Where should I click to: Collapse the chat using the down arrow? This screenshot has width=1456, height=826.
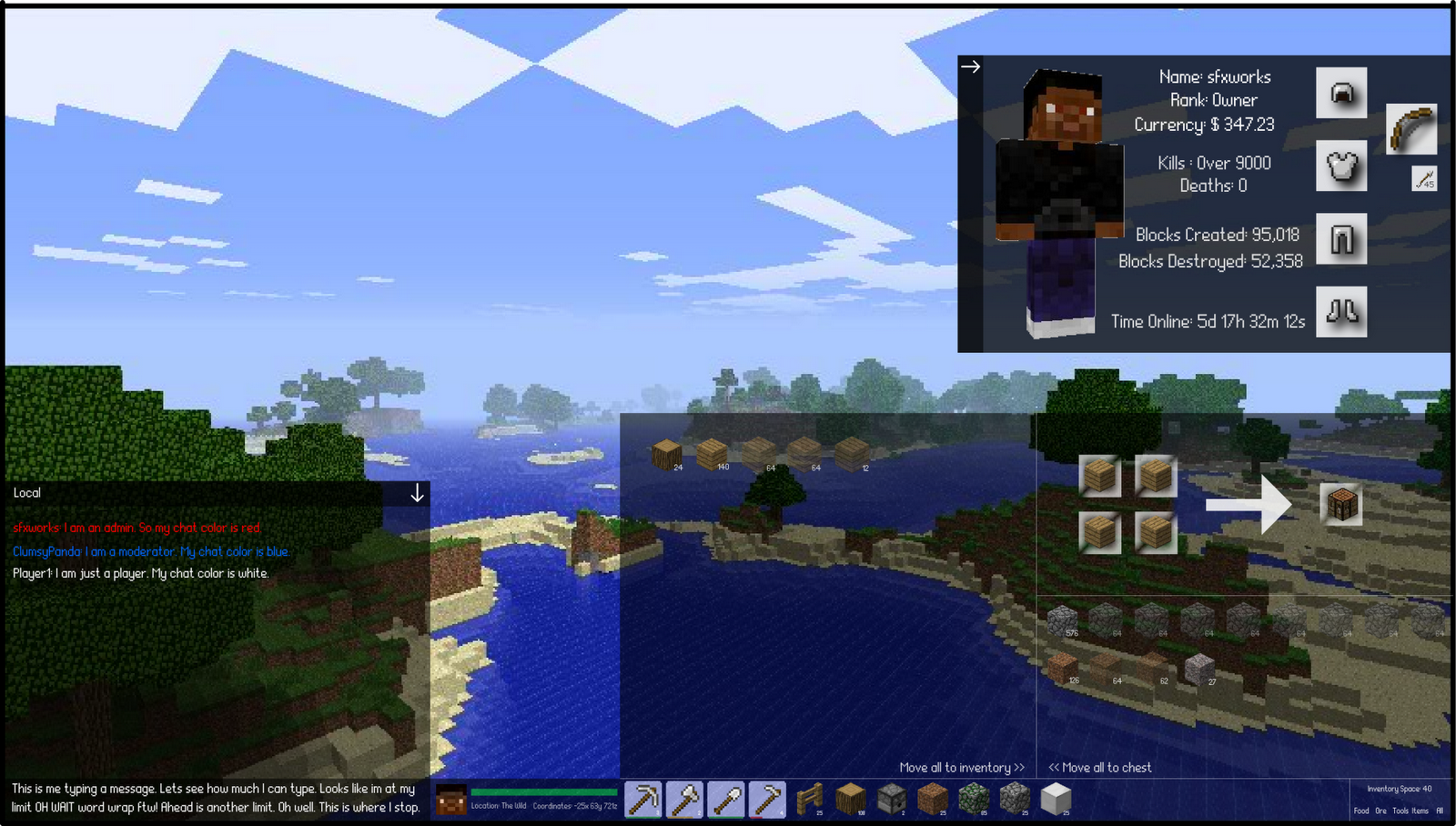[x=418, y=493]
